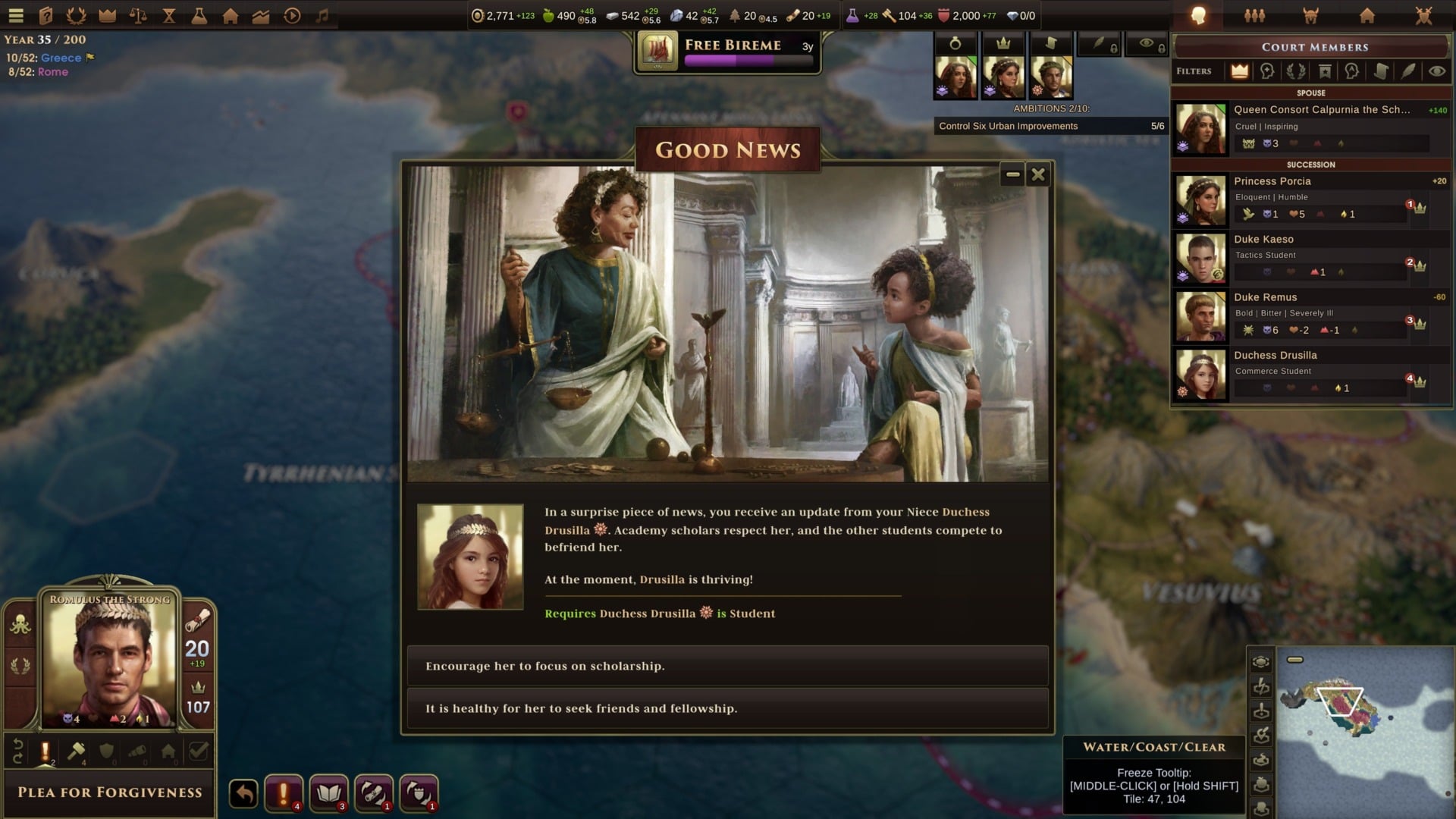This screenshot has width=1456, height=819.
Task: Choose 'It is healthy for her to seek friends and fellowship'
Action: pyautogui.click(x=727, y=708)
